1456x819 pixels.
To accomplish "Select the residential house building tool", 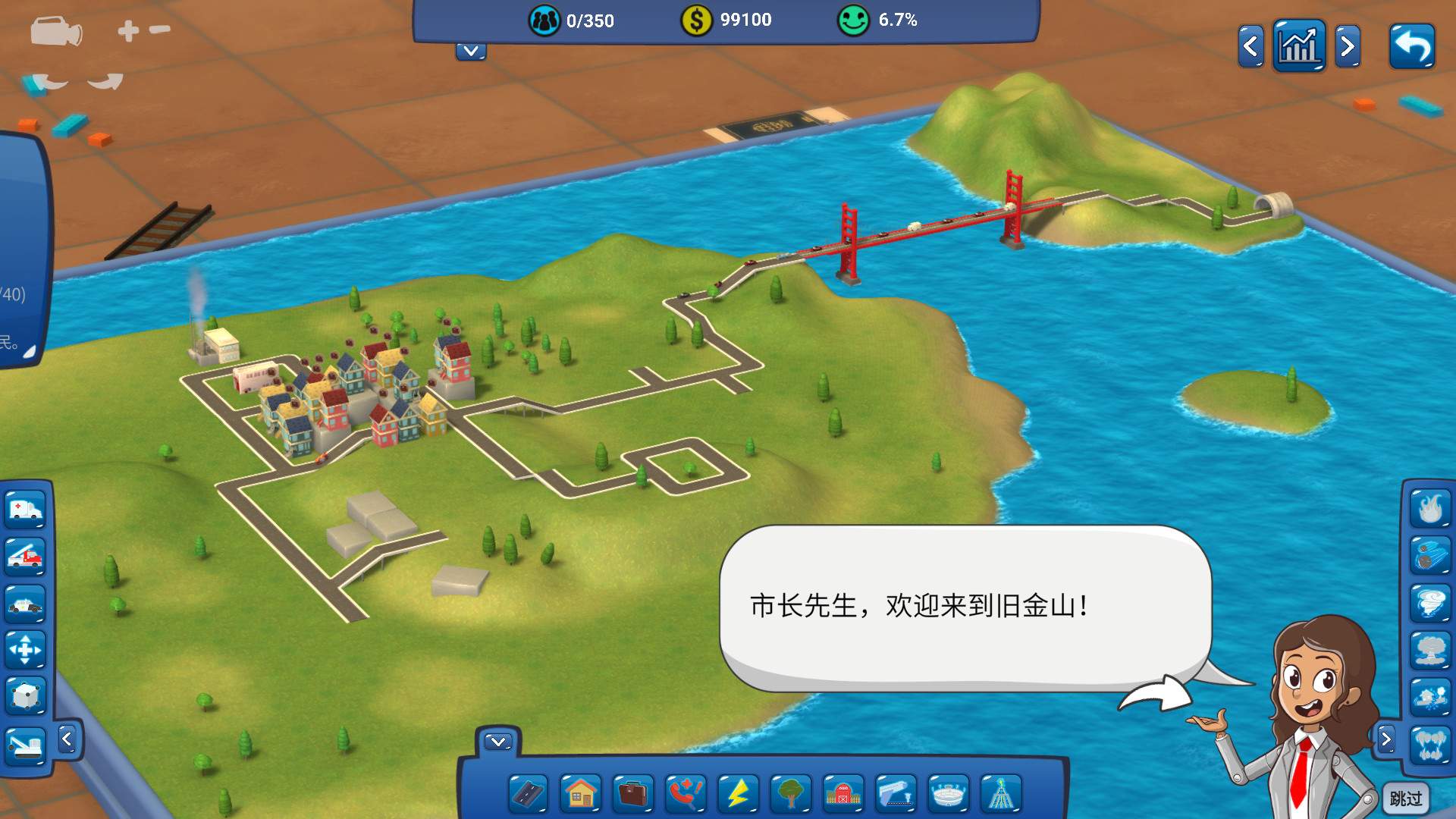I will (x=579, y=792).
